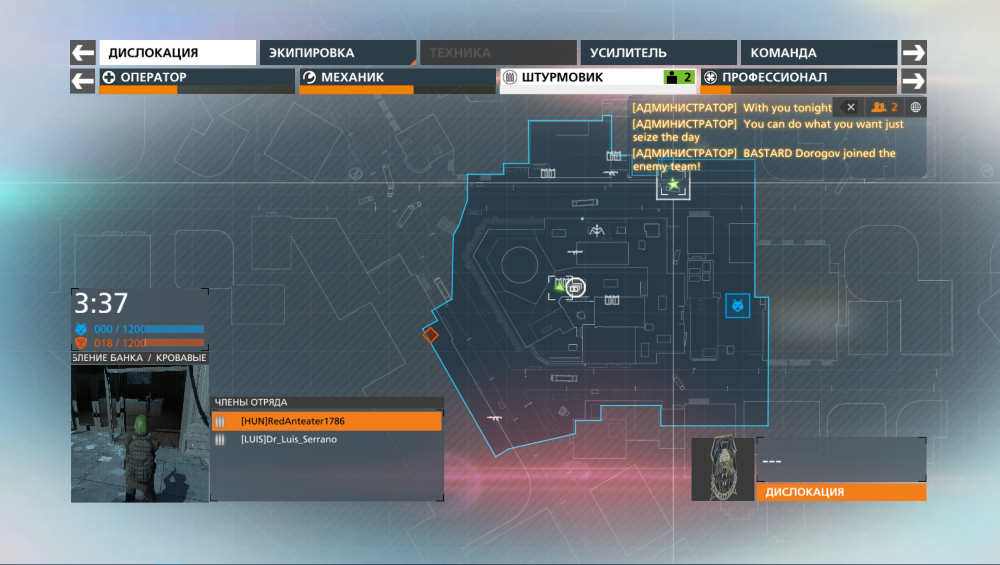Select squad member [HUN]RedAnteater1786
Viewport: 1000px width, 565px height.
pyautogui.click(x=326, y=422)
